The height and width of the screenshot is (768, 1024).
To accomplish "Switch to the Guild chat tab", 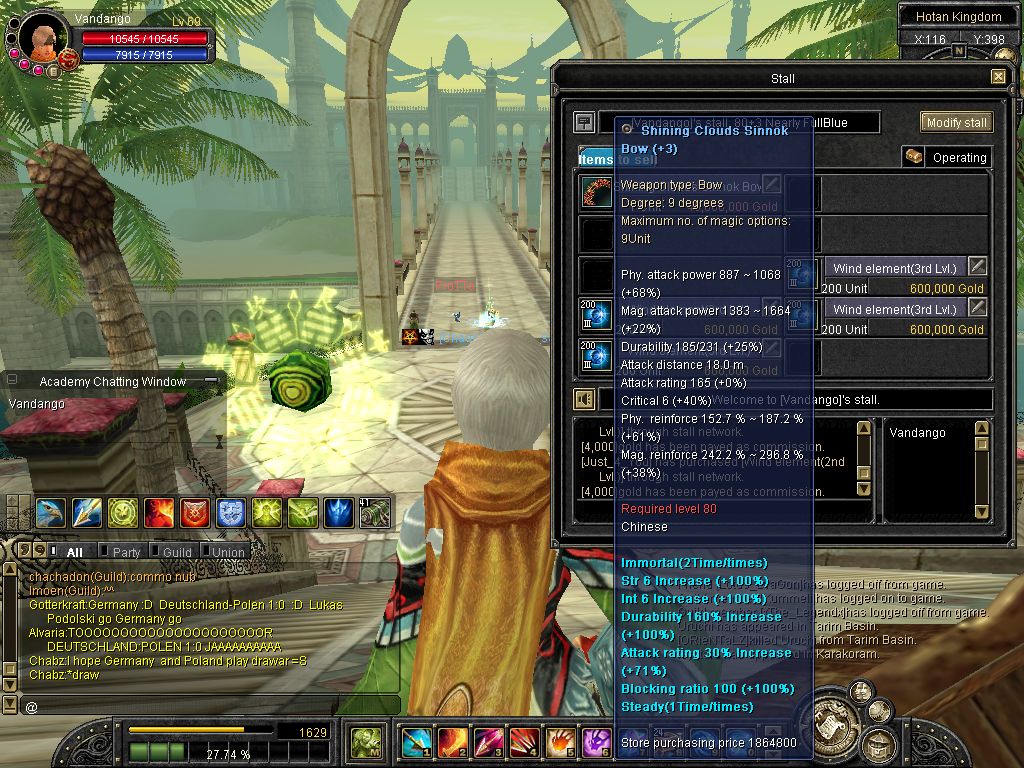I will pos(176,552).
